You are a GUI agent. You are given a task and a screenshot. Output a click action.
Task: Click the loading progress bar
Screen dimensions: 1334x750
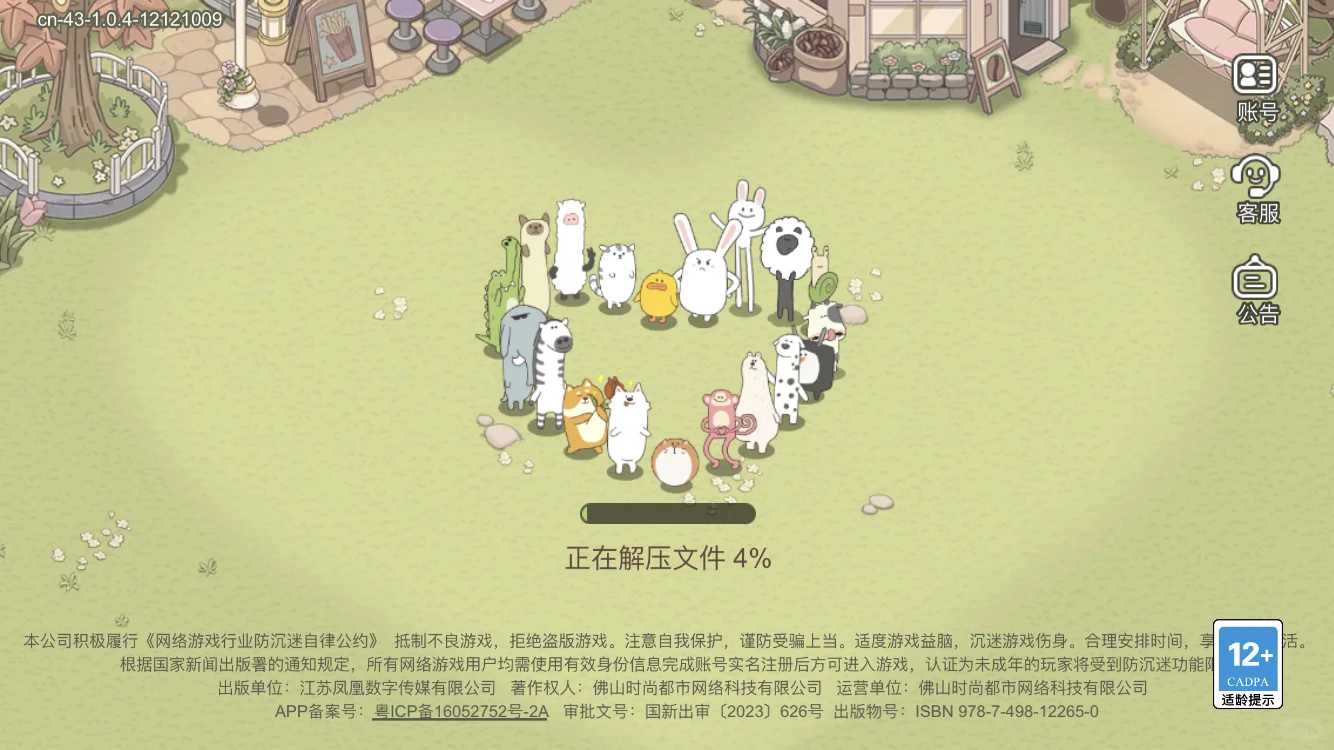(x=668, y=512)
